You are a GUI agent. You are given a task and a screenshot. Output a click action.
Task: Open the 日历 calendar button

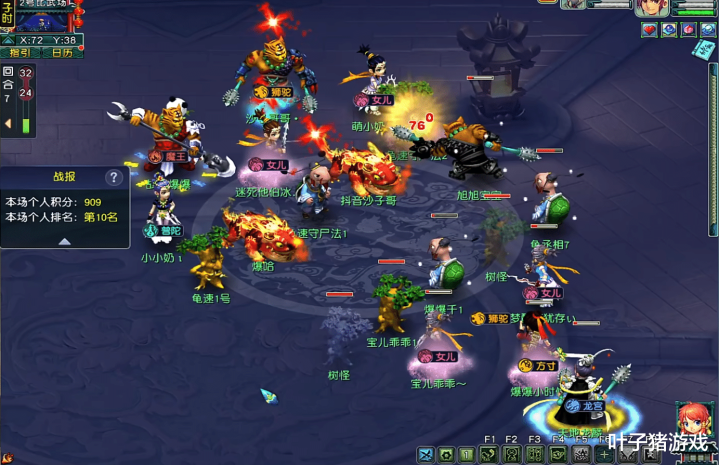tap(62, 52)
